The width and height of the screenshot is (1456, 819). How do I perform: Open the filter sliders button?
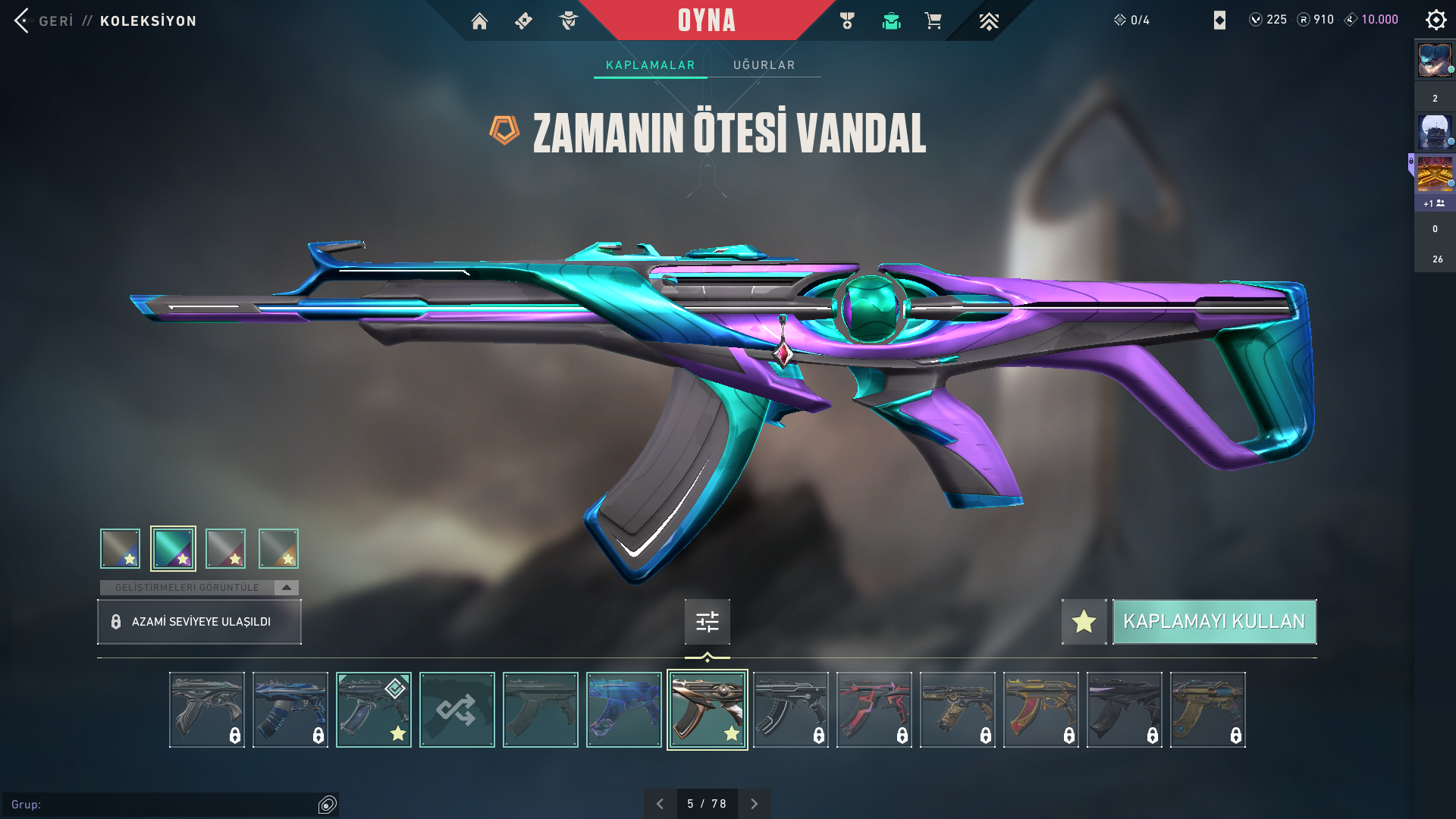tap(707, 622)
